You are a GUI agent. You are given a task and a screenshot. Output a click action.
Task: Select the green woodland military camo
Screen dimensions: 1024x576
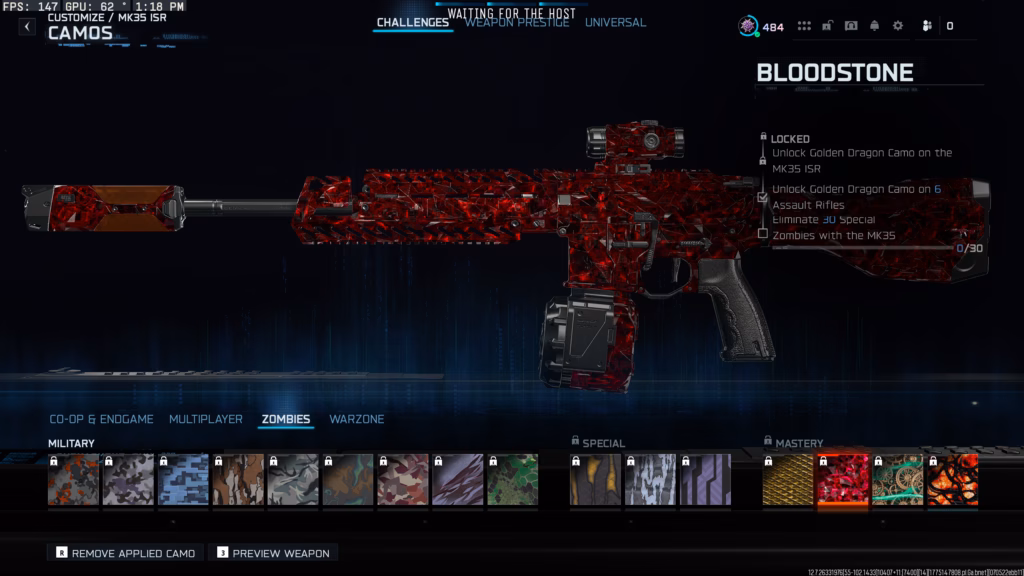(x=513, y=480)
